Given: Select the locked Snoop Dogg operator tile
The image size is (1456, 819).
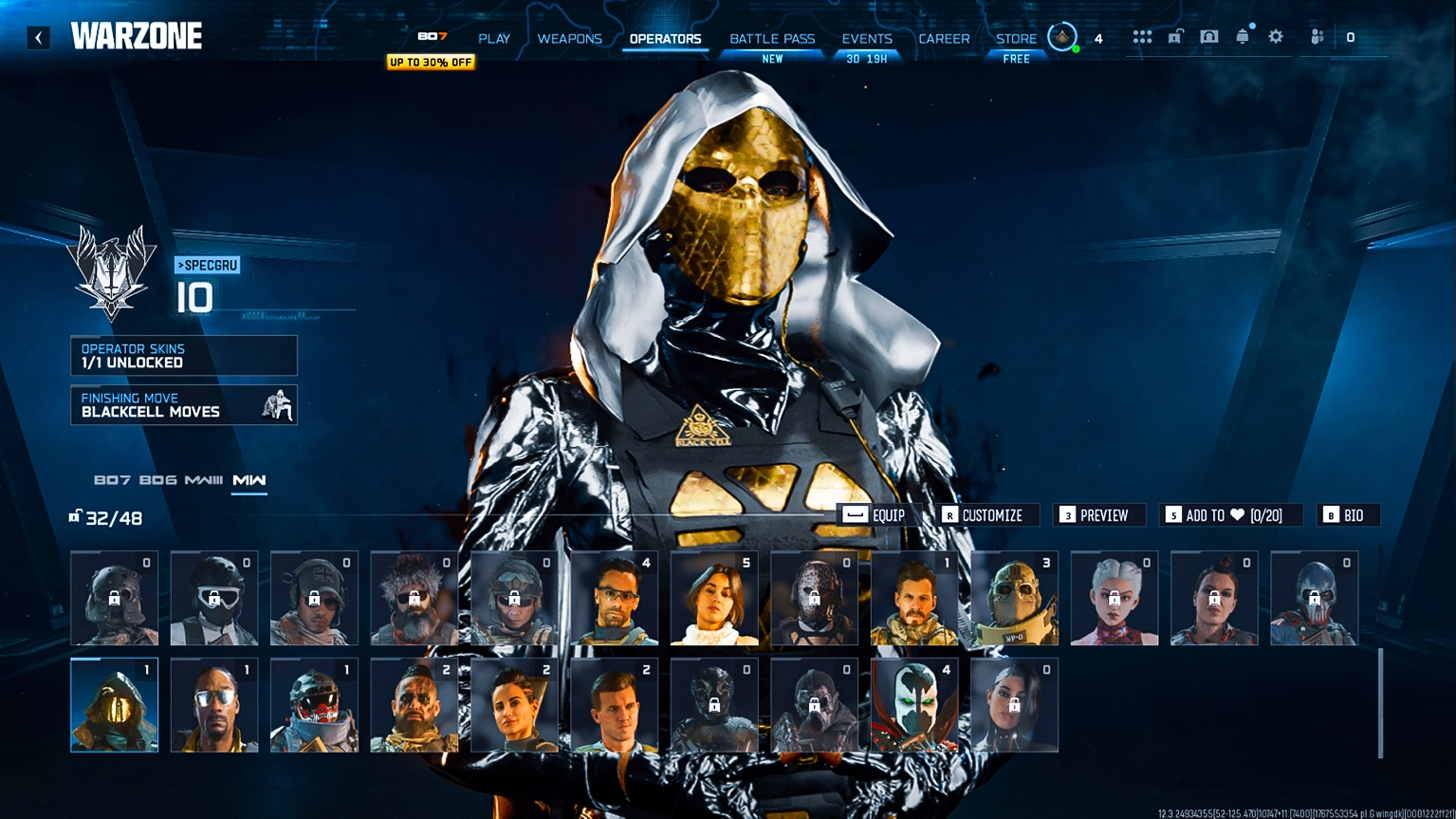Looking at the screenshot, I should [213, 704].
